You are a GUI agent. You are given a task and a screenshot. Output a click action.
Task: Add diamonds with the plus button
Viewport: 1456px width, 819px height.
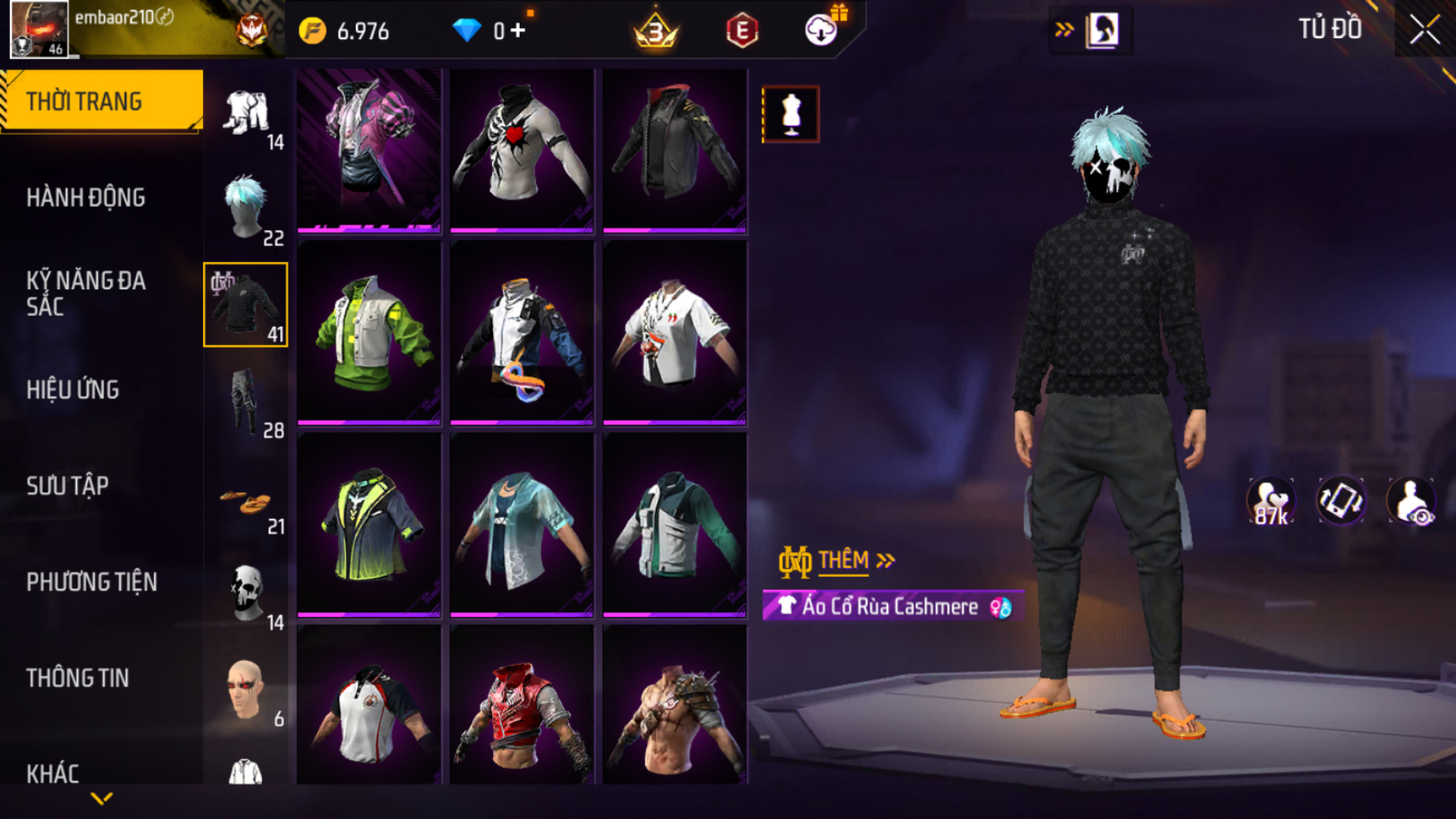pyautogui.click(x=519, y=31)
